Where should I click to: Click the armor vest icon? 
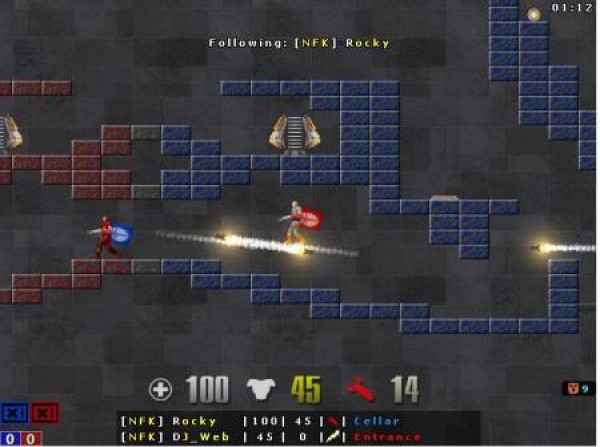click(260, 390)
